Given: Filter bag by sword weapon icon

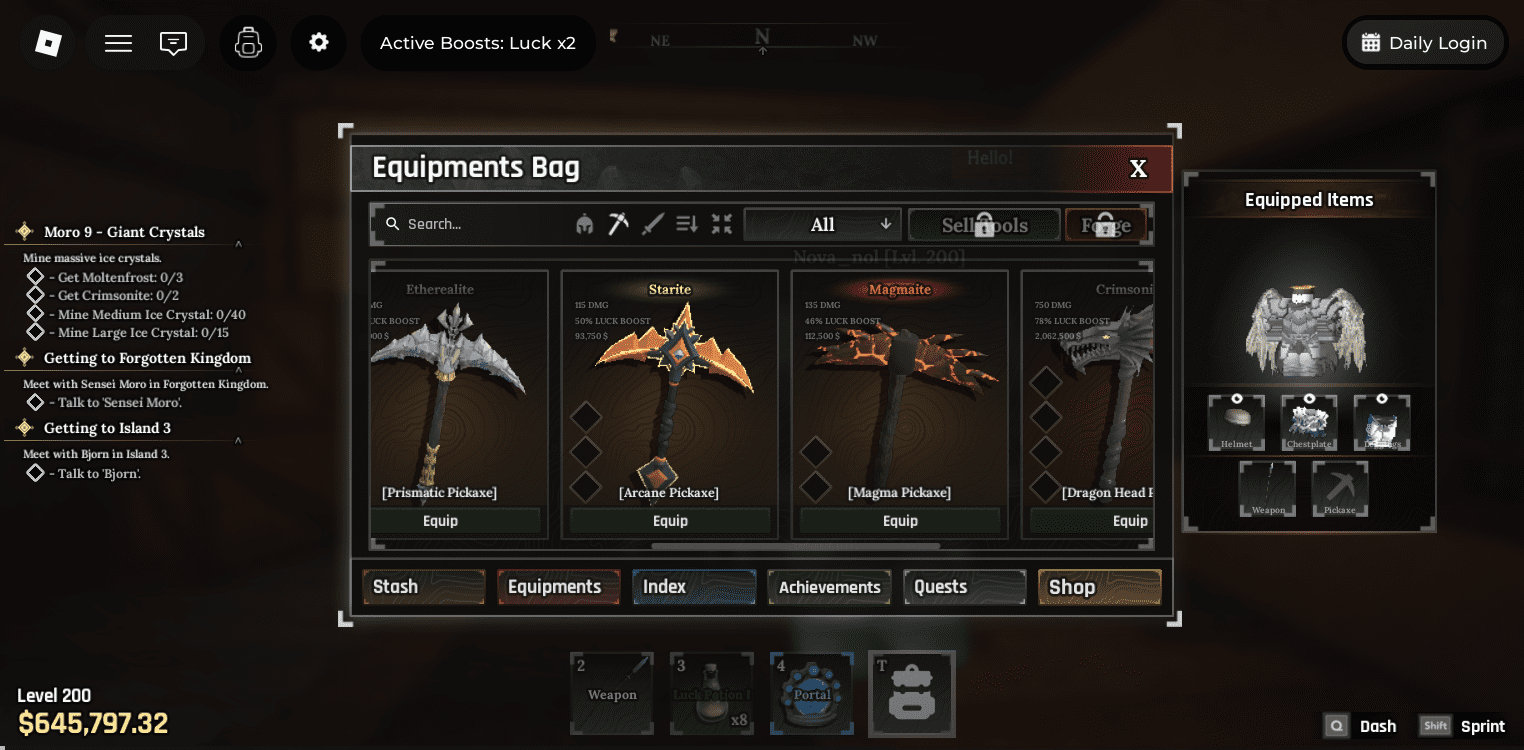Looking at the screenshot, I should coord(653,224).
